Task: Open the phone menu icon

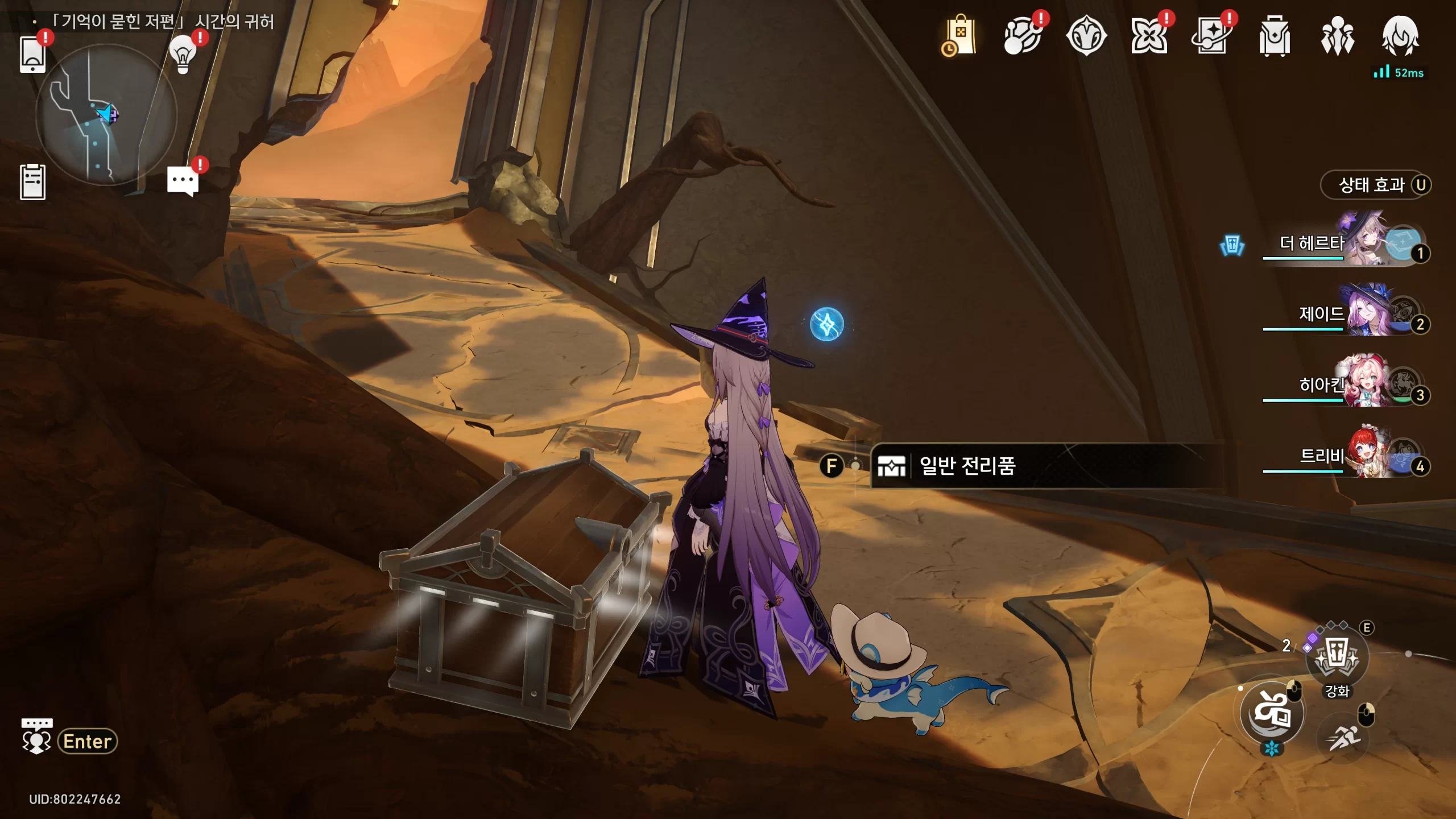Action: (32, 55)
